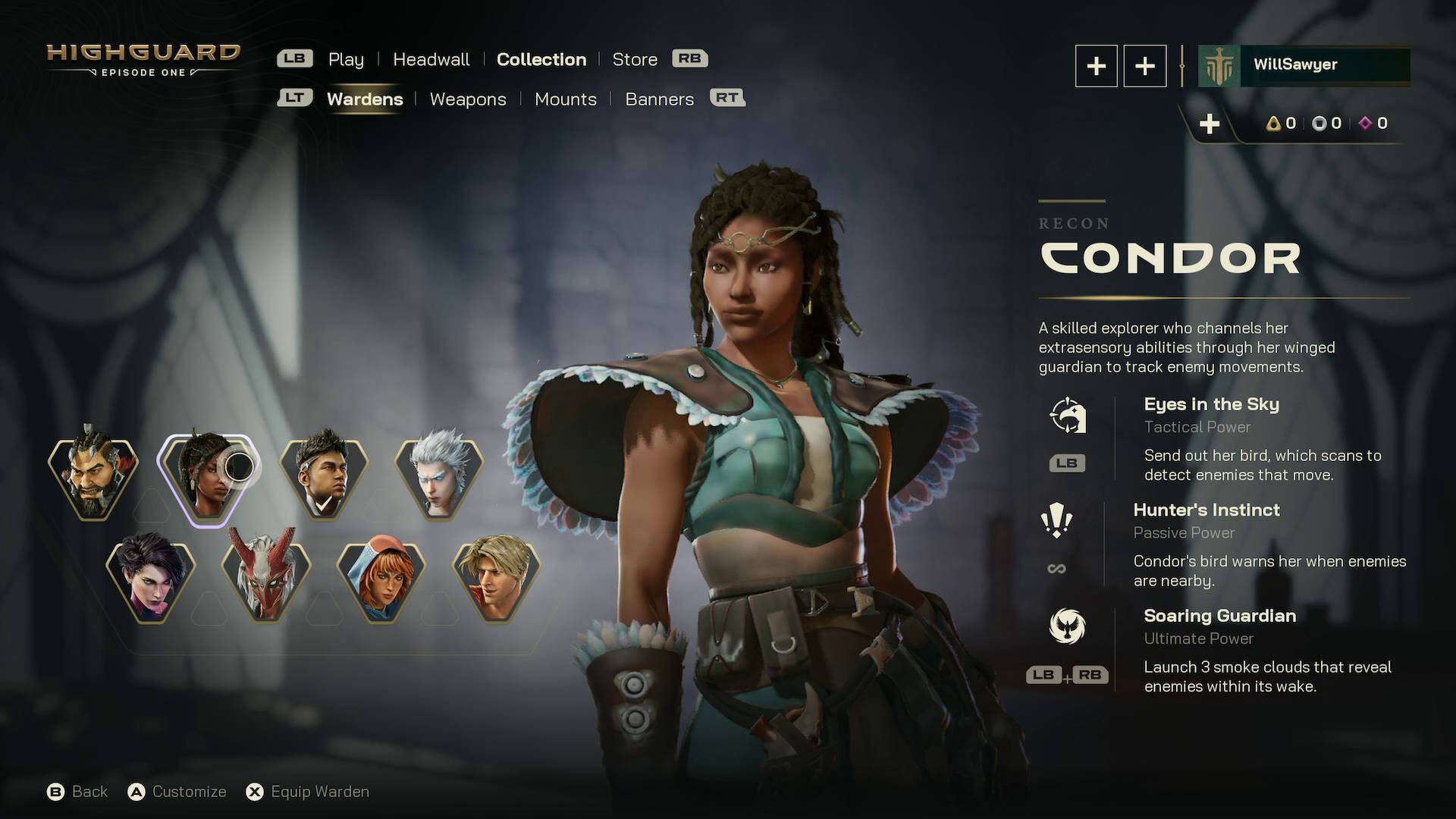Switch to the Store tab
1456x819 pixels.
tap(635, 59)
